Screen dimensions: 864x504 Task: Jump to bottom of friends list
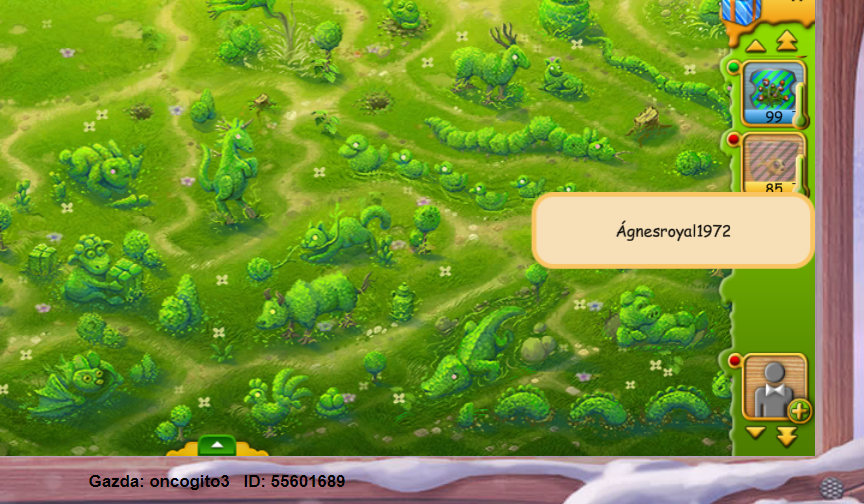(786, 436)
